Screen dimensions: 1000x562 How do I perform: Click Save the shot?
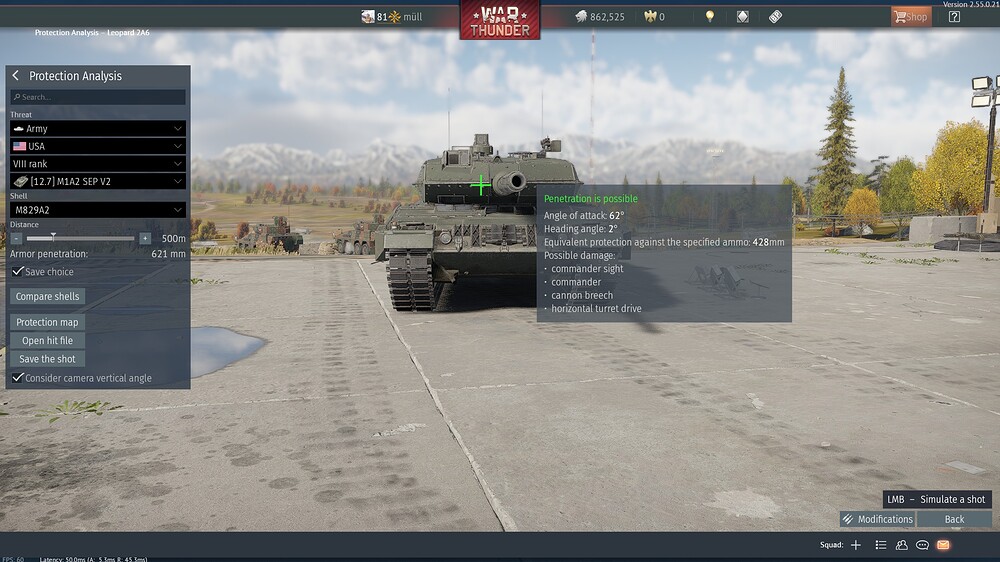(47, 359)
